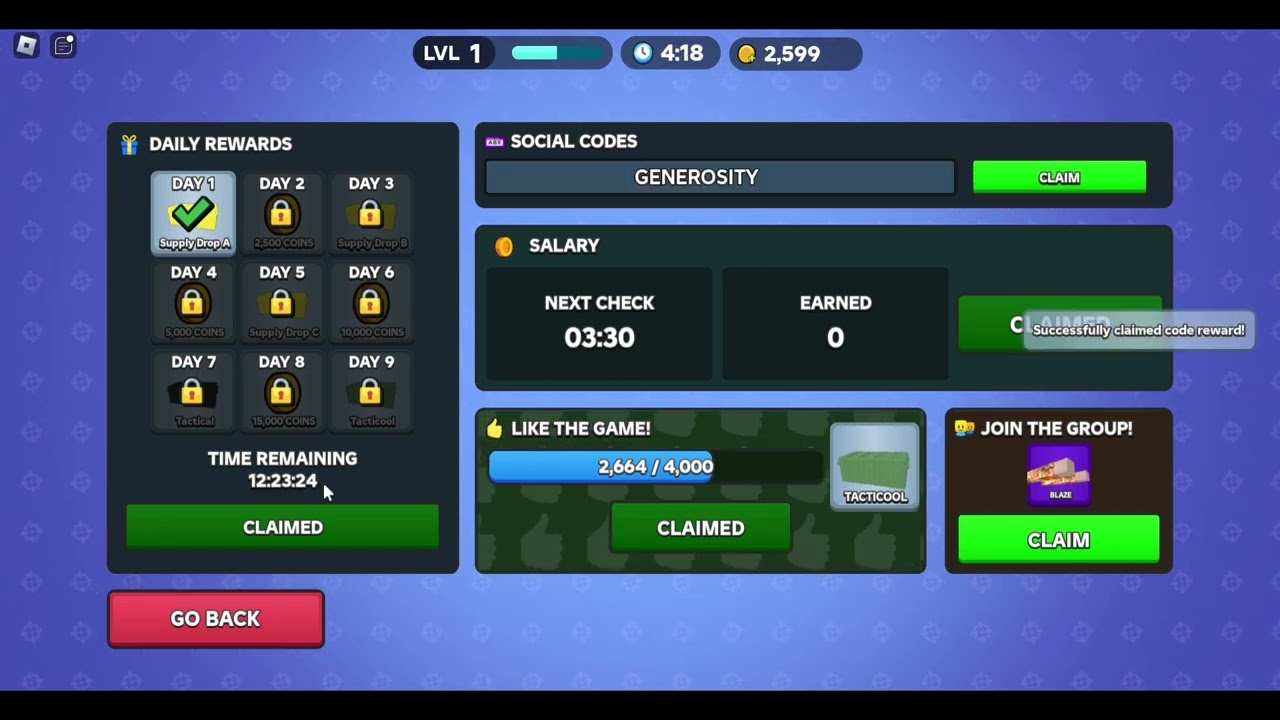
Task: Click the GO BACK button
Action: 215,618
